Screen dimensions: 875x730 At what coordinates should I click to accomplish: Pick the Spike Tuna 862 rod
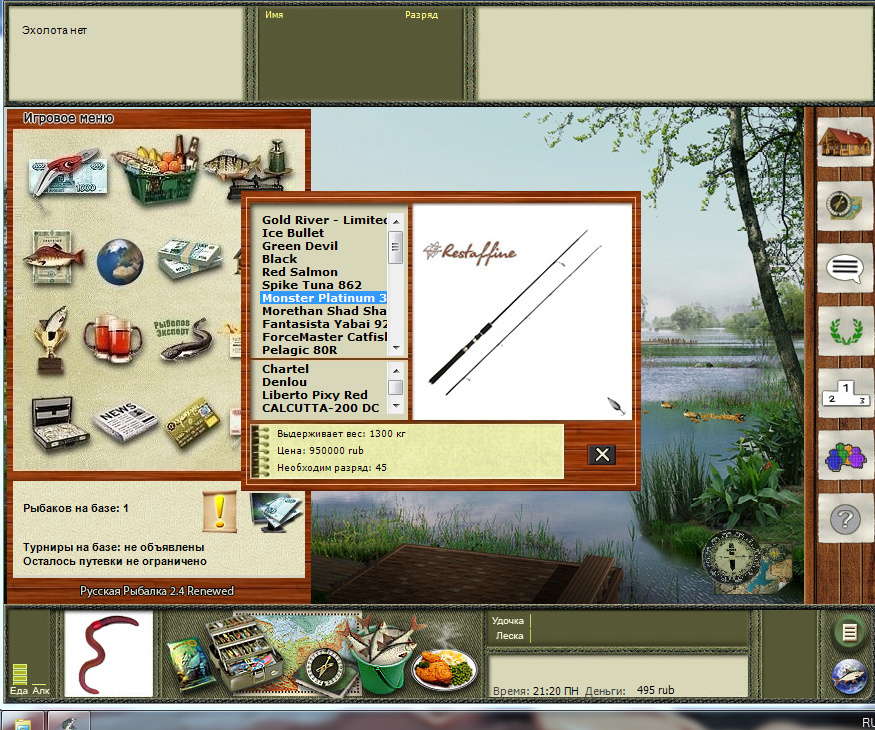312,285
